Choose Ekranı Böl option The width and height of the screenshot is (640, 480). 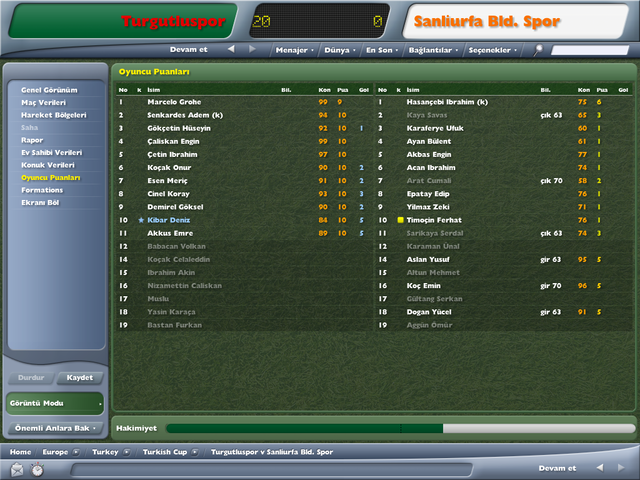[x=41, y=202]
